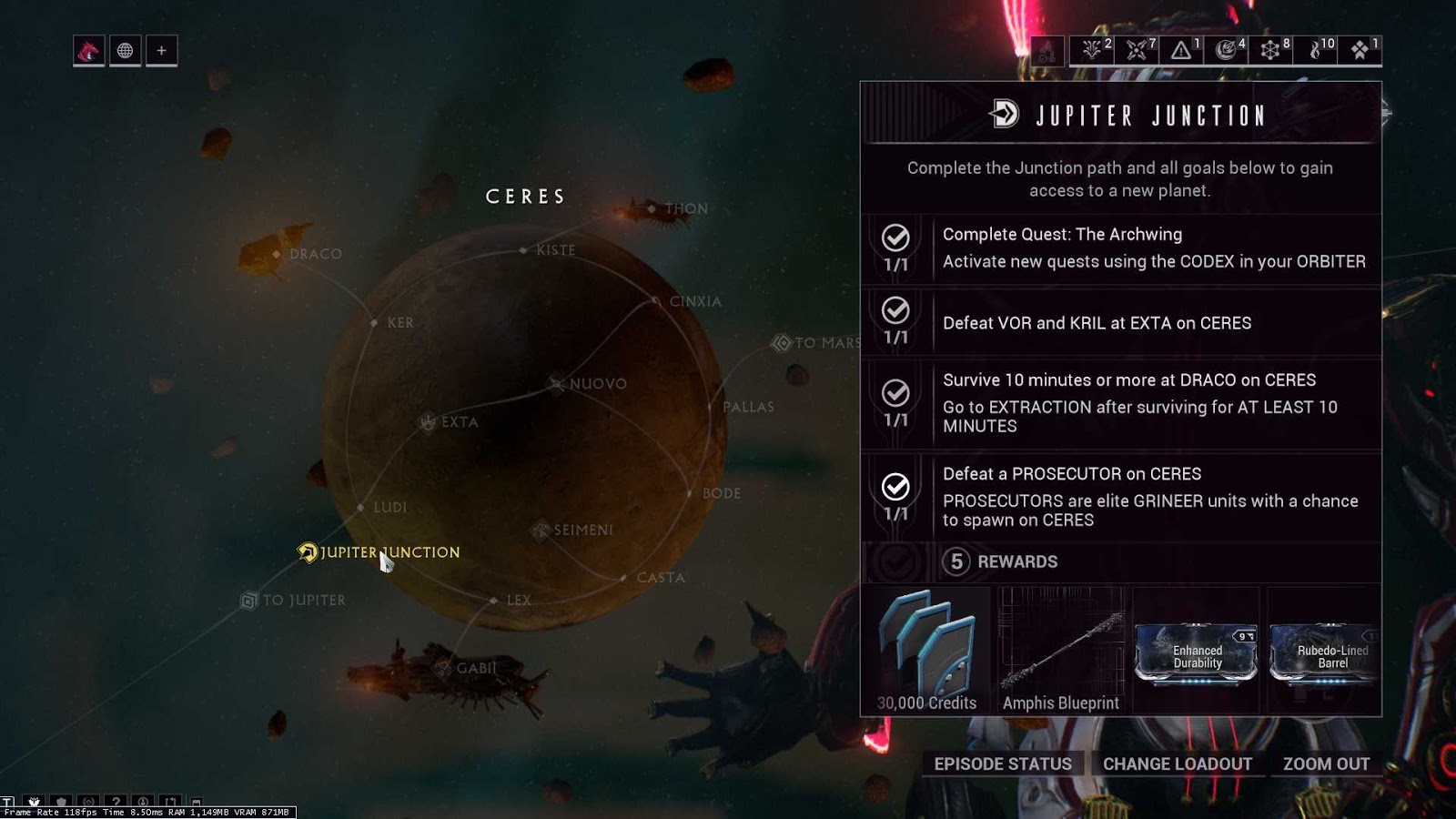This screenshot has width=1456, height=819.
Task: Click the alerts warning-triangle icon in top bar
Action: 1181,50
